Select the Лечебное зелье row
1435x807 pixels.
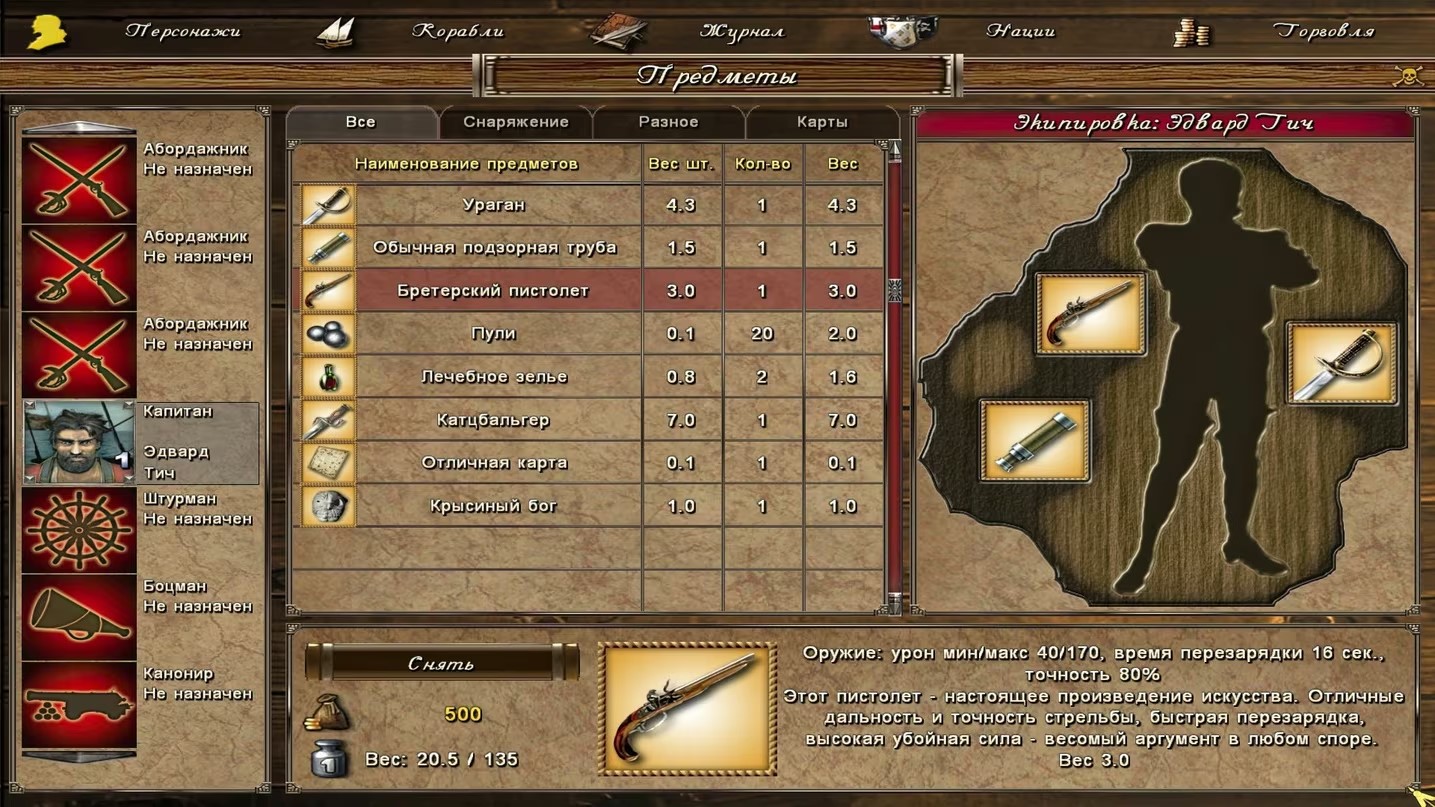(494, 377)
